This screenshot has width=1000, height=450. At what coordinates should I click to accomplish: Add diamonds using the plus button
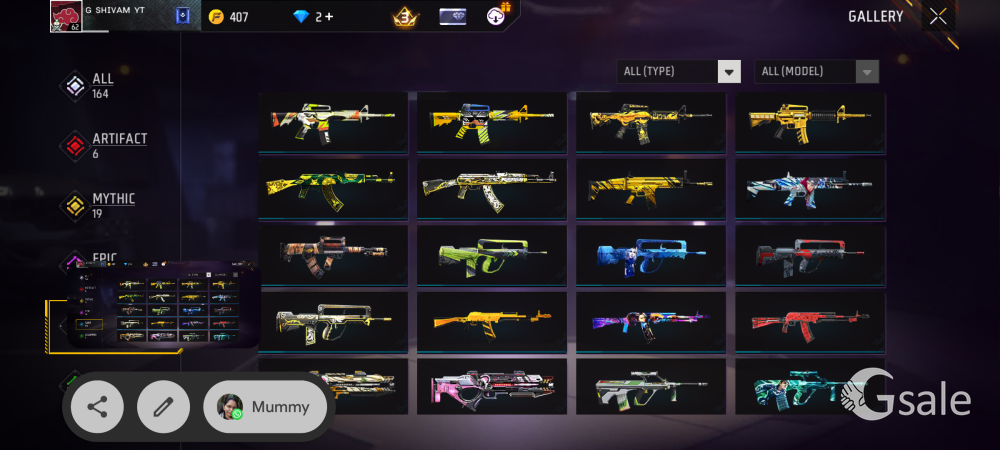point(327,17)
